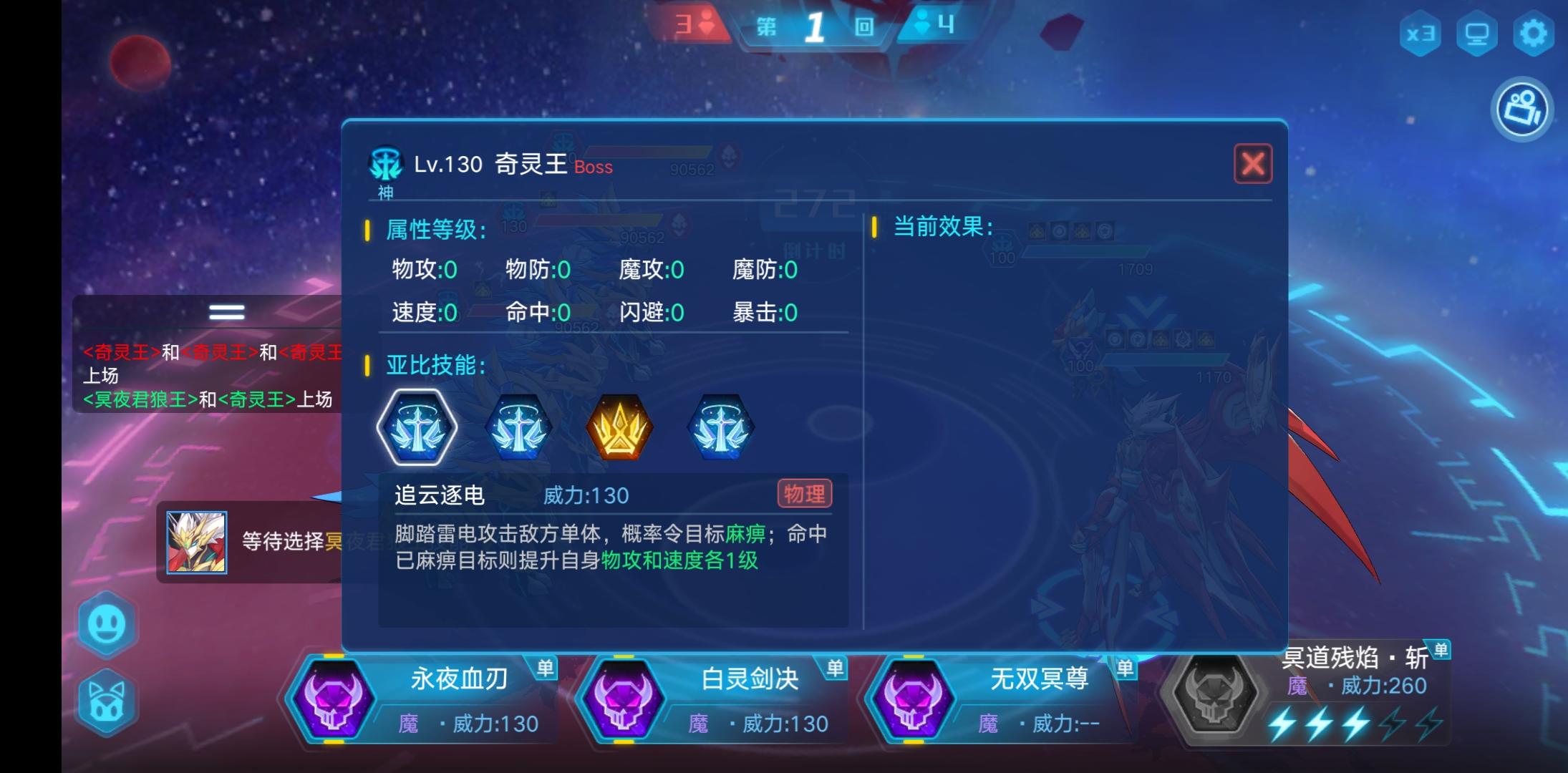1568x773 pixels.
Task: Select the first 追云逐电 skill hexagon icon
Action: (417, 426)
